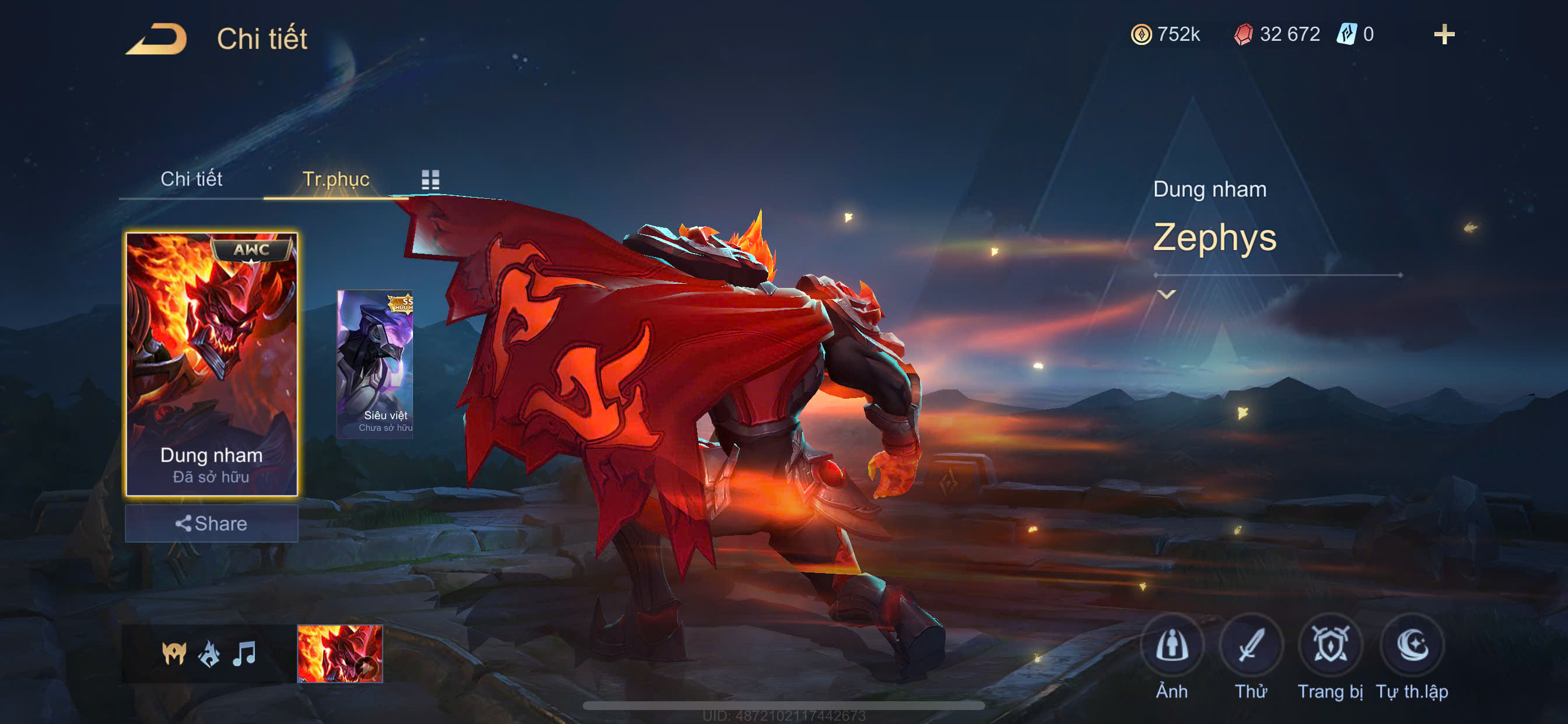
Task: Click the flame effect icon
Action: click(209, 653)
